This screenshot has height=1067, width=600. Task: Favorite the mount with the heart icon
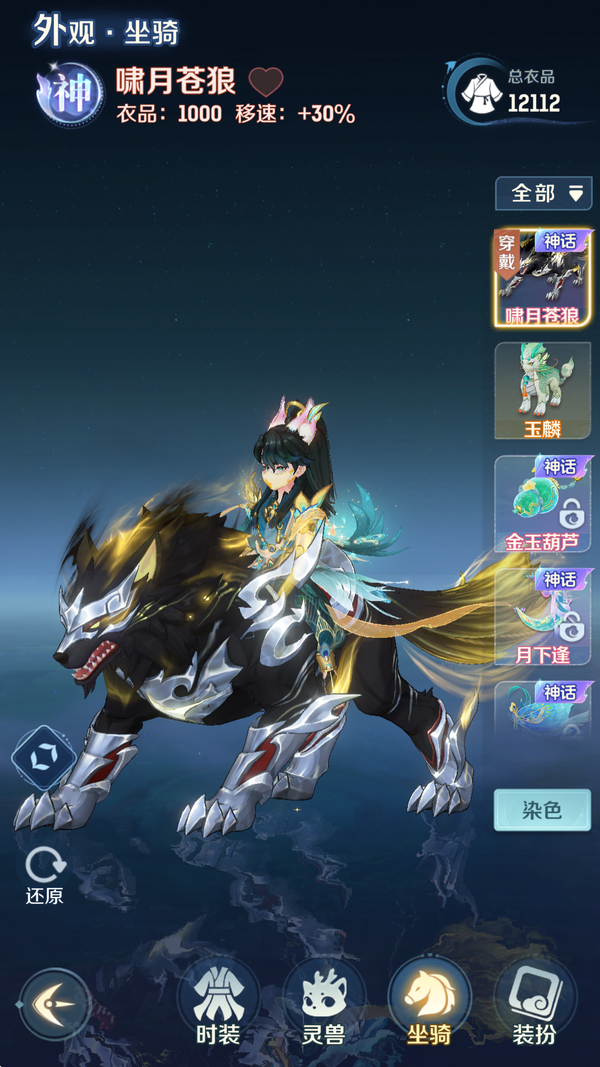(x=266, y=81)
